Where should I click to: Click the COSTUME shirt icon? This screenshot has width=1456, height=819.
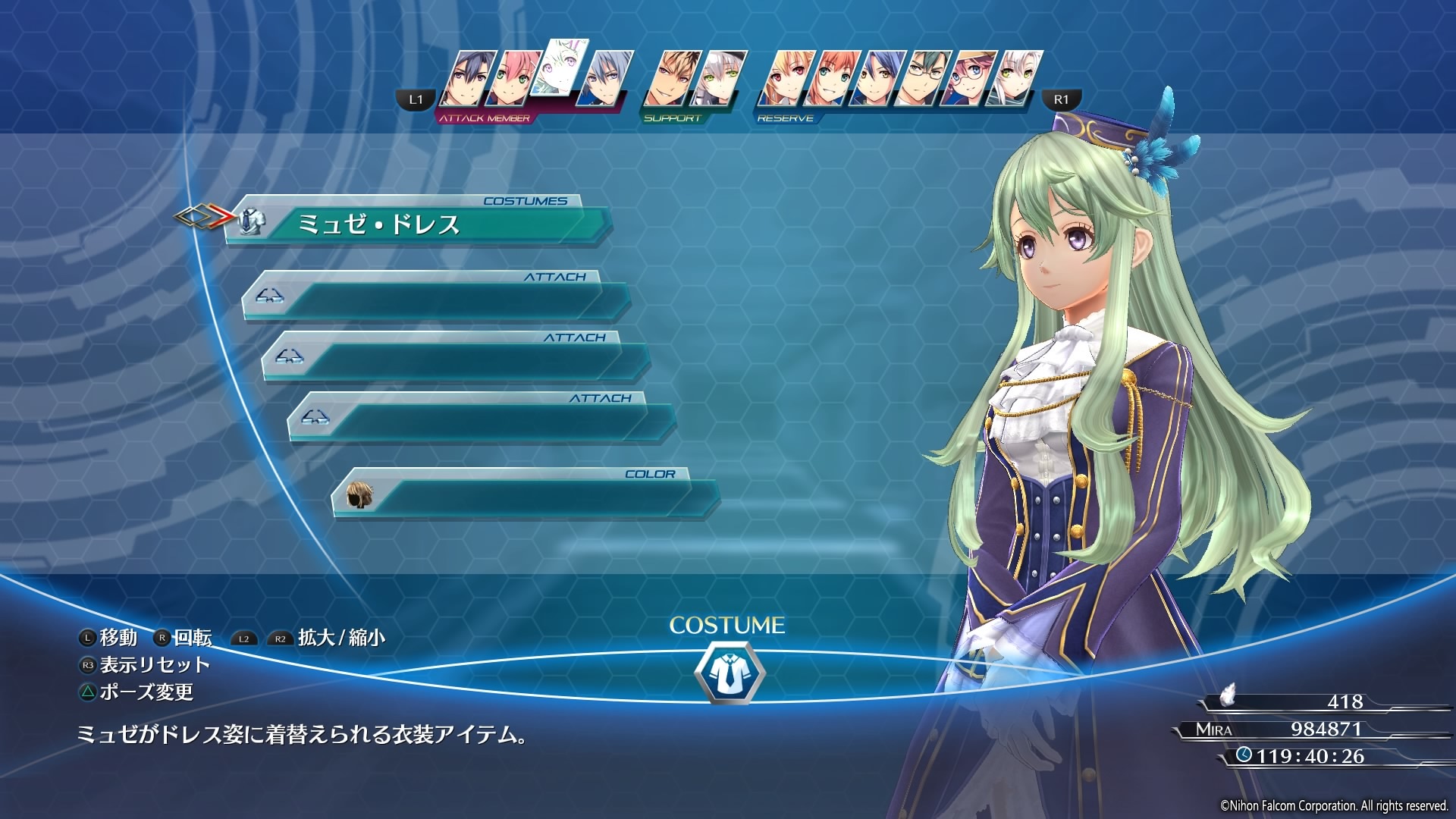tap(729, 673)
